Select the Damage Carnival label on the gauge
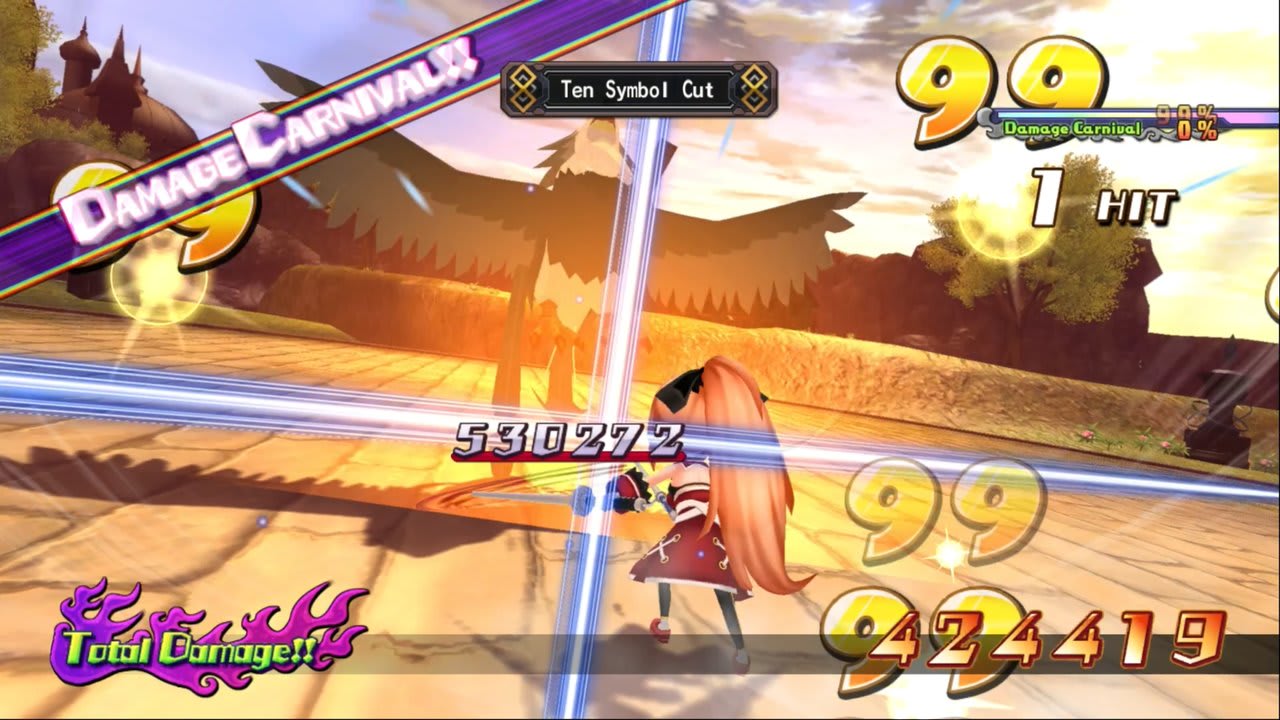Screen dimensions: 1280x720 (1075, 129)
